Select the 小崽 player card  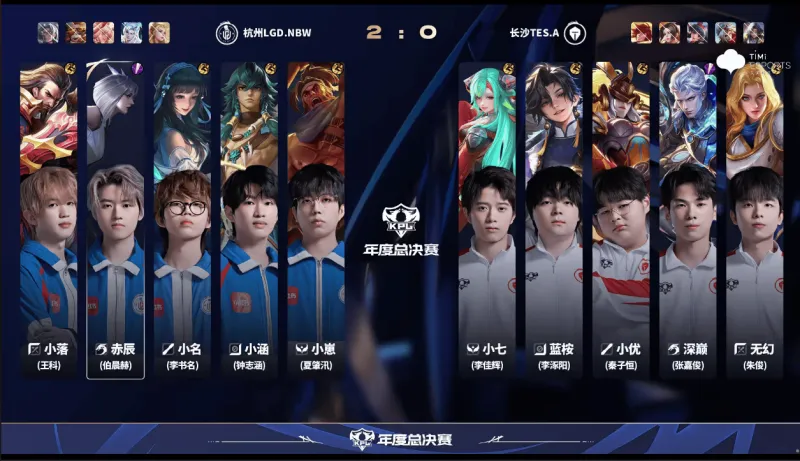(316, 220)
